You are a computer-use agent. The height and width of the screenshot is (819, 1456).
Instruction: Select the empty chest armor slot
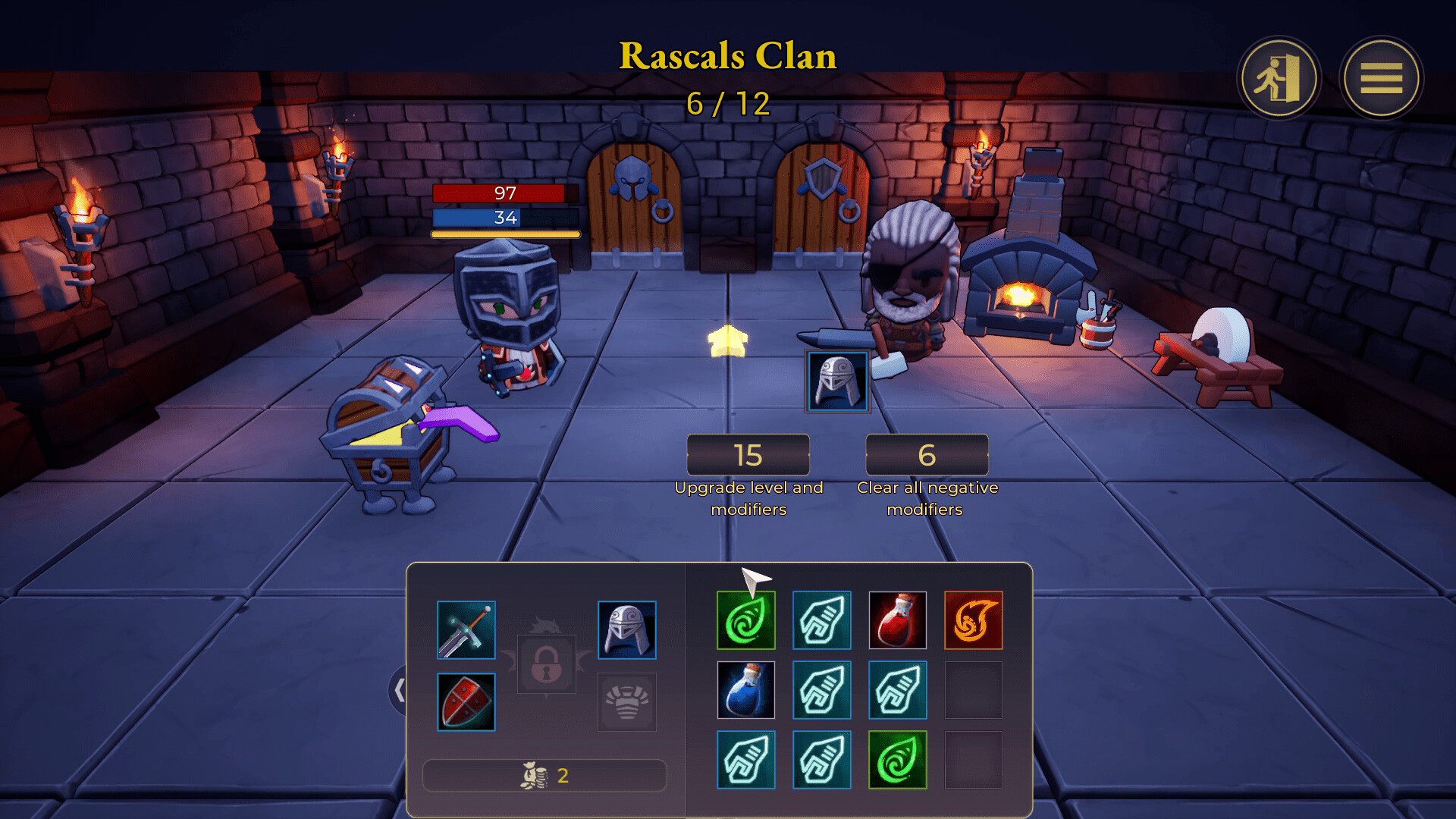coord(627,702)
